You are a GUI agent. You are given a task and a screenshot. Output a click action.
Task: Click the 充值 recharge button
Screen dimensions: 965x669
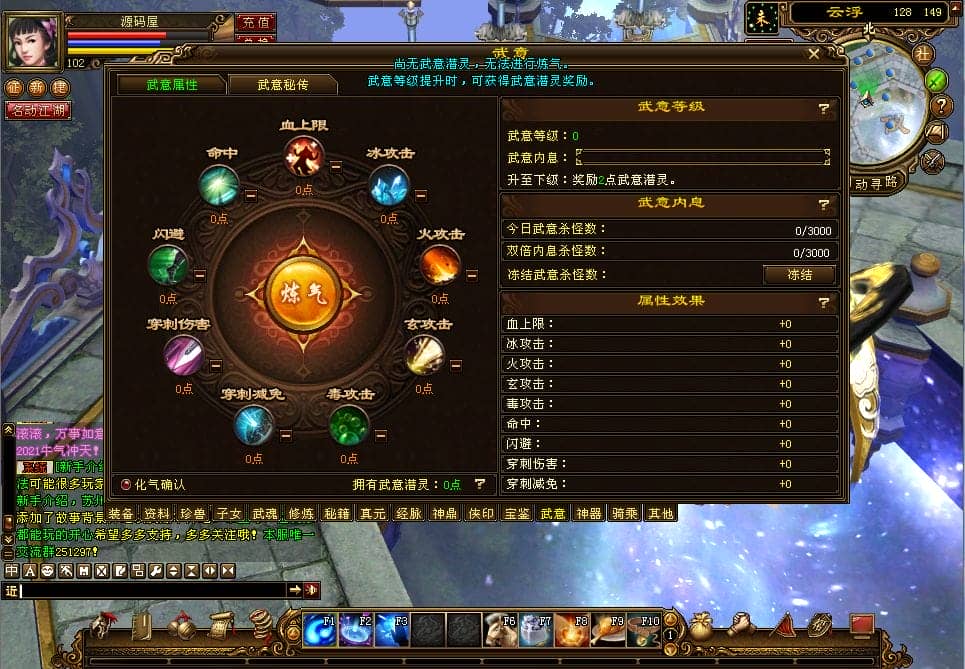pos(256,22)
